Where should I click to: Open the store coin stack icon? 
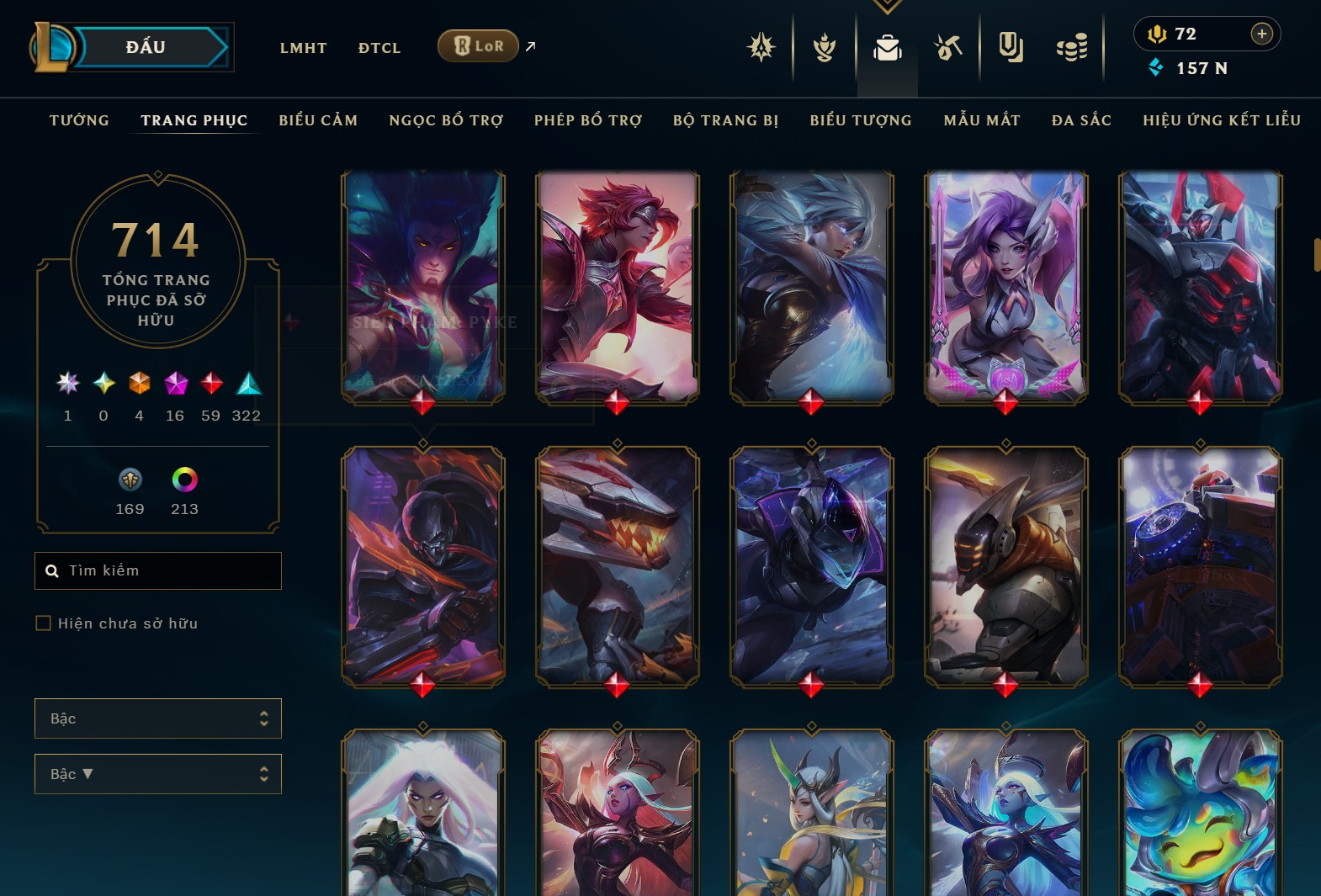1072,48
